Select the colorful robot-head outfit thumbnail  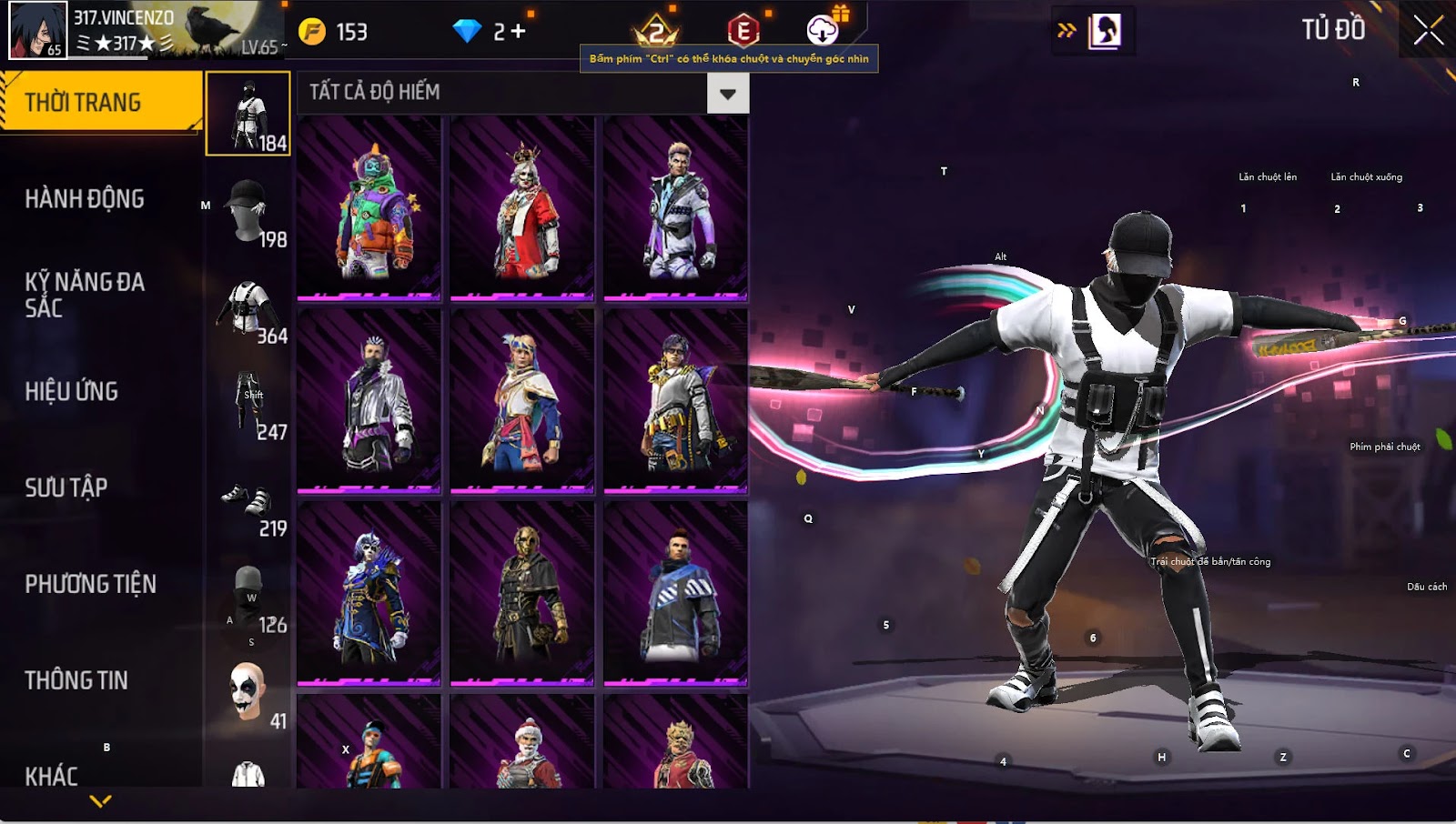pos(369,209)
